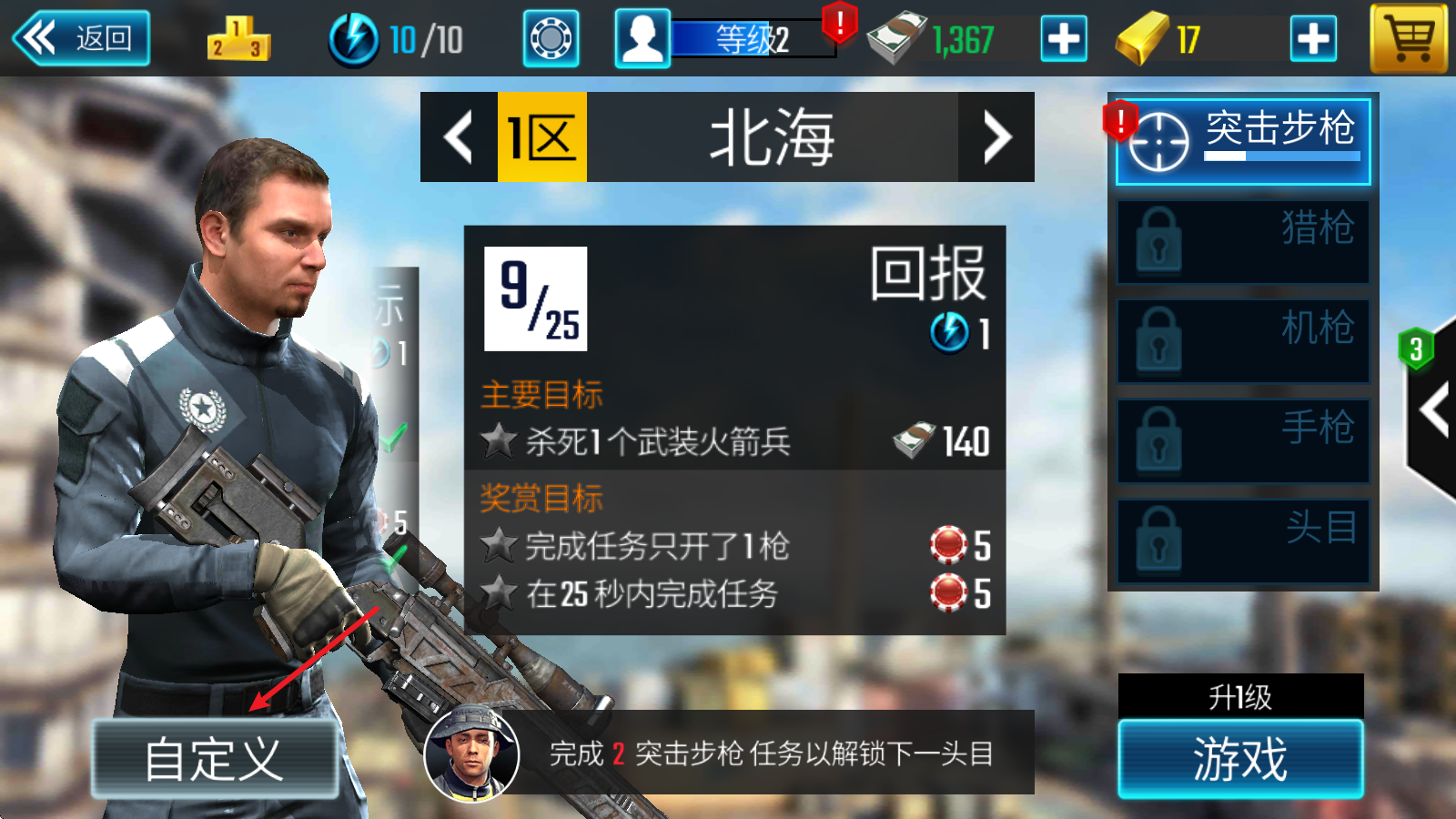1456x819 pixels.
Task: Click the trophy leaderboard icon
Action: 236,38
